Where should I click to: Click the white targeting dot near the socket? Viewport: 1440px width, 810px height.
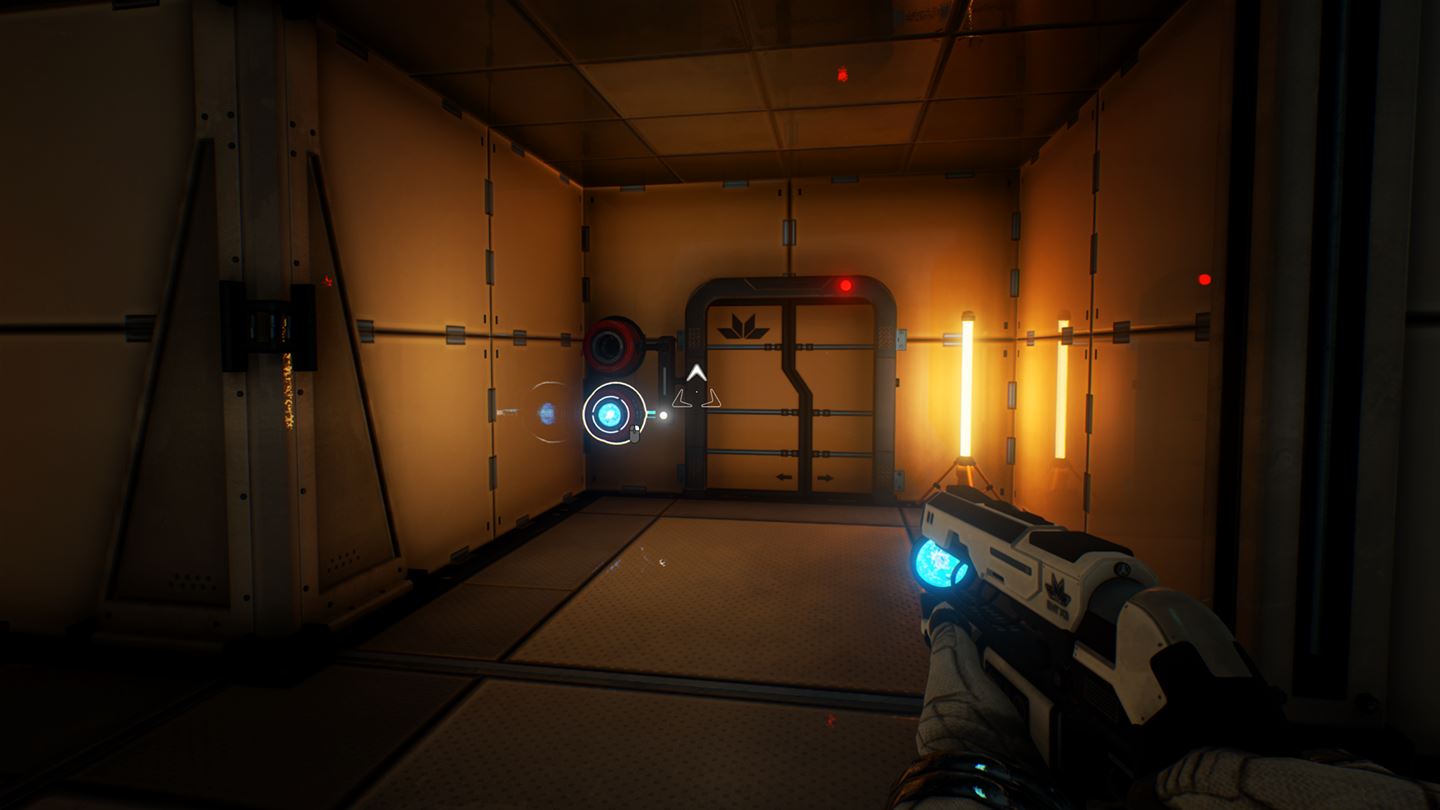[x=663, y=414]
